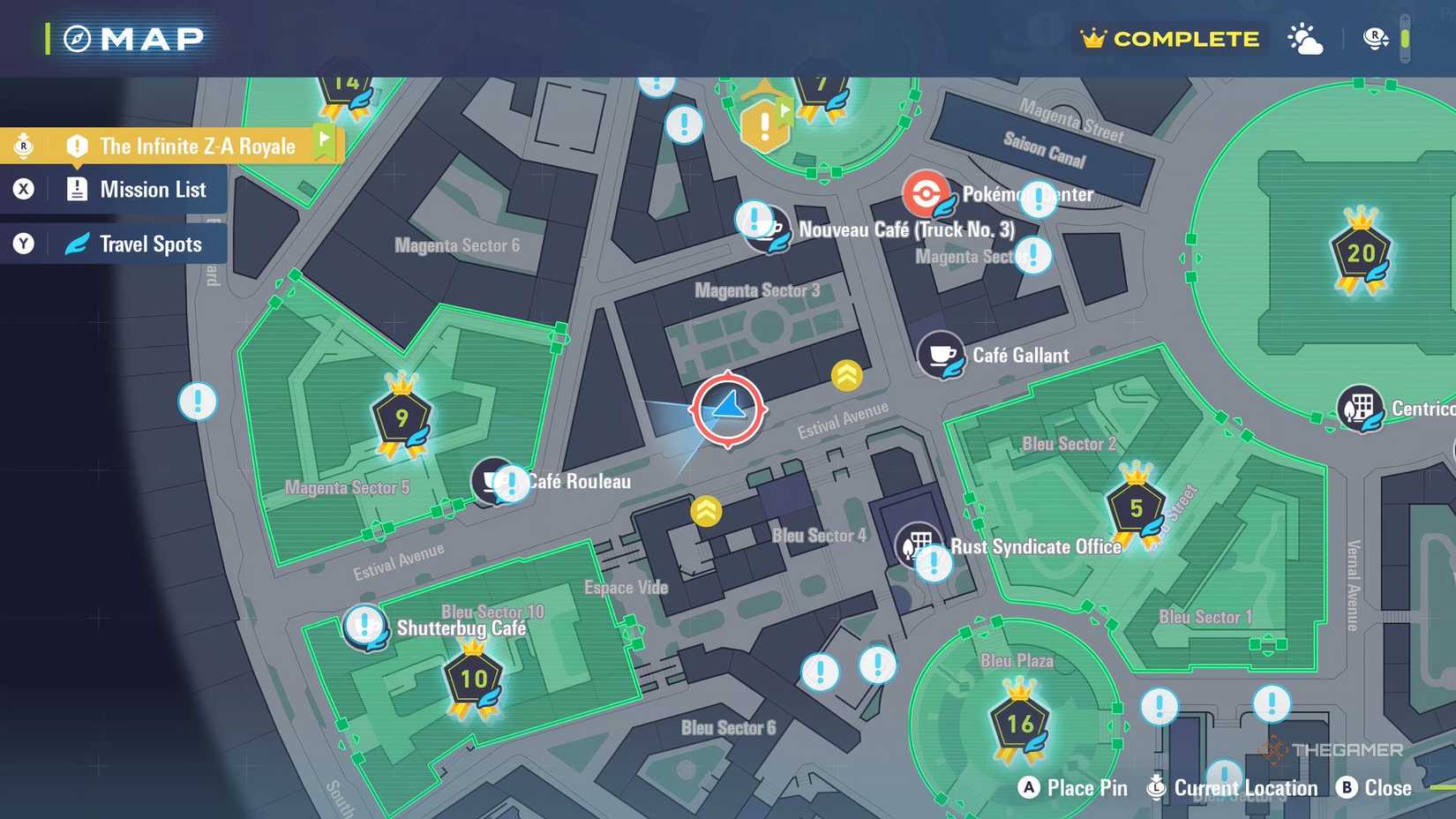Open the Café Gallant coffee cup icon

(939, 356)
